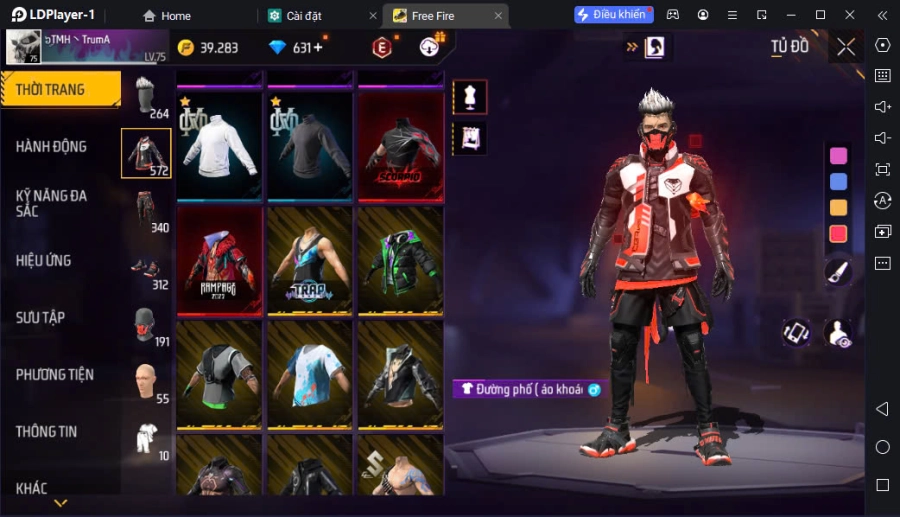
Task: Select the Sưu Tập category
Action: pyautogui.click(x=41, y=318)
